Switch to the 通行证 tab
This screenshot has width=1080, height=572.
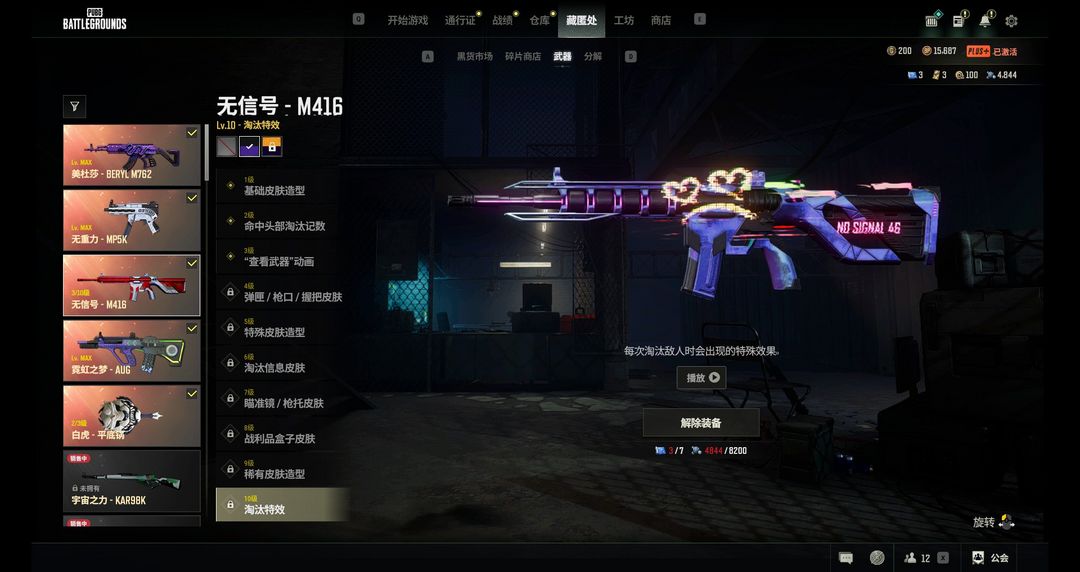coord(460,20)
